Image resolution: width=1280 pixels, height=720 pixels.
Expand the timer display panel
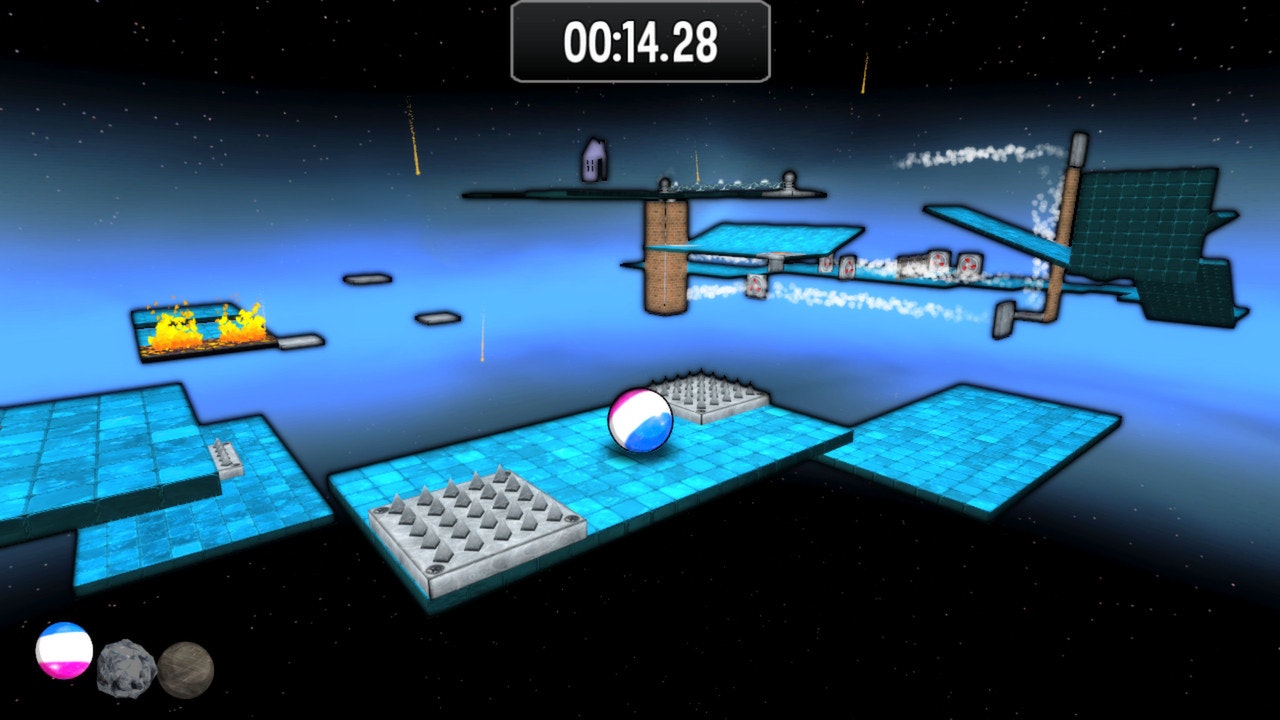[x=640, y=42]
